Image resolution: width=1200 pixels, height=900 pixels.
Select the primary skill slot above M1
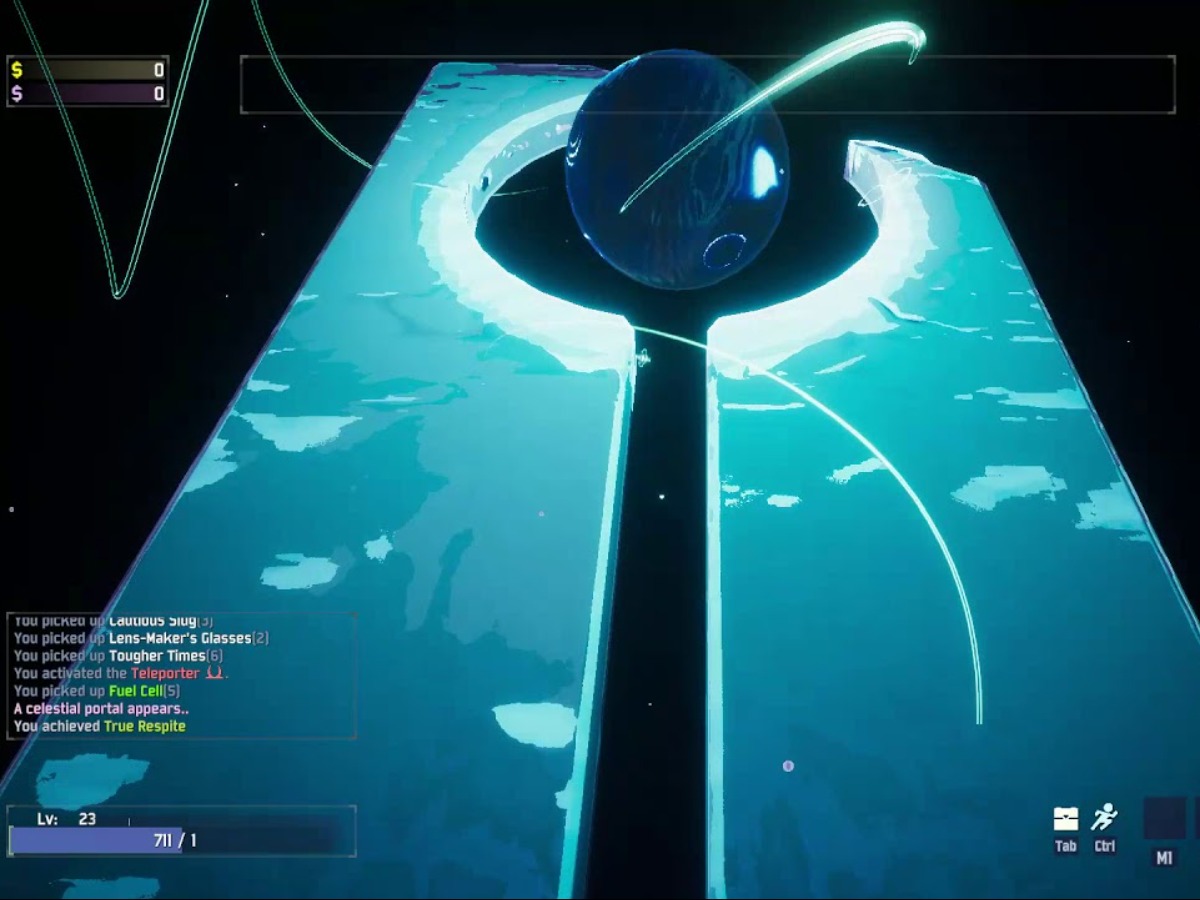point(1164,817)
